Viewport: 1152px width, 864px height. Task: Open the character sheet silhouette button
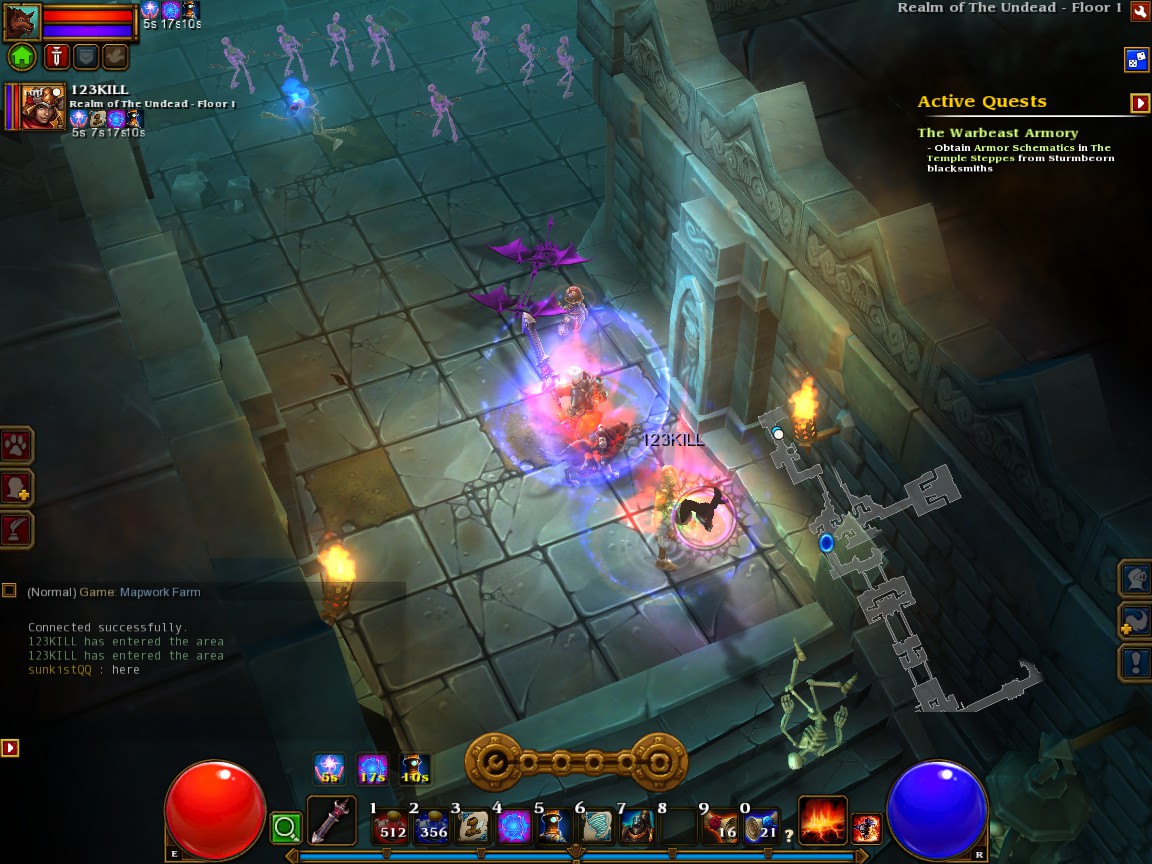coord(17,487)
